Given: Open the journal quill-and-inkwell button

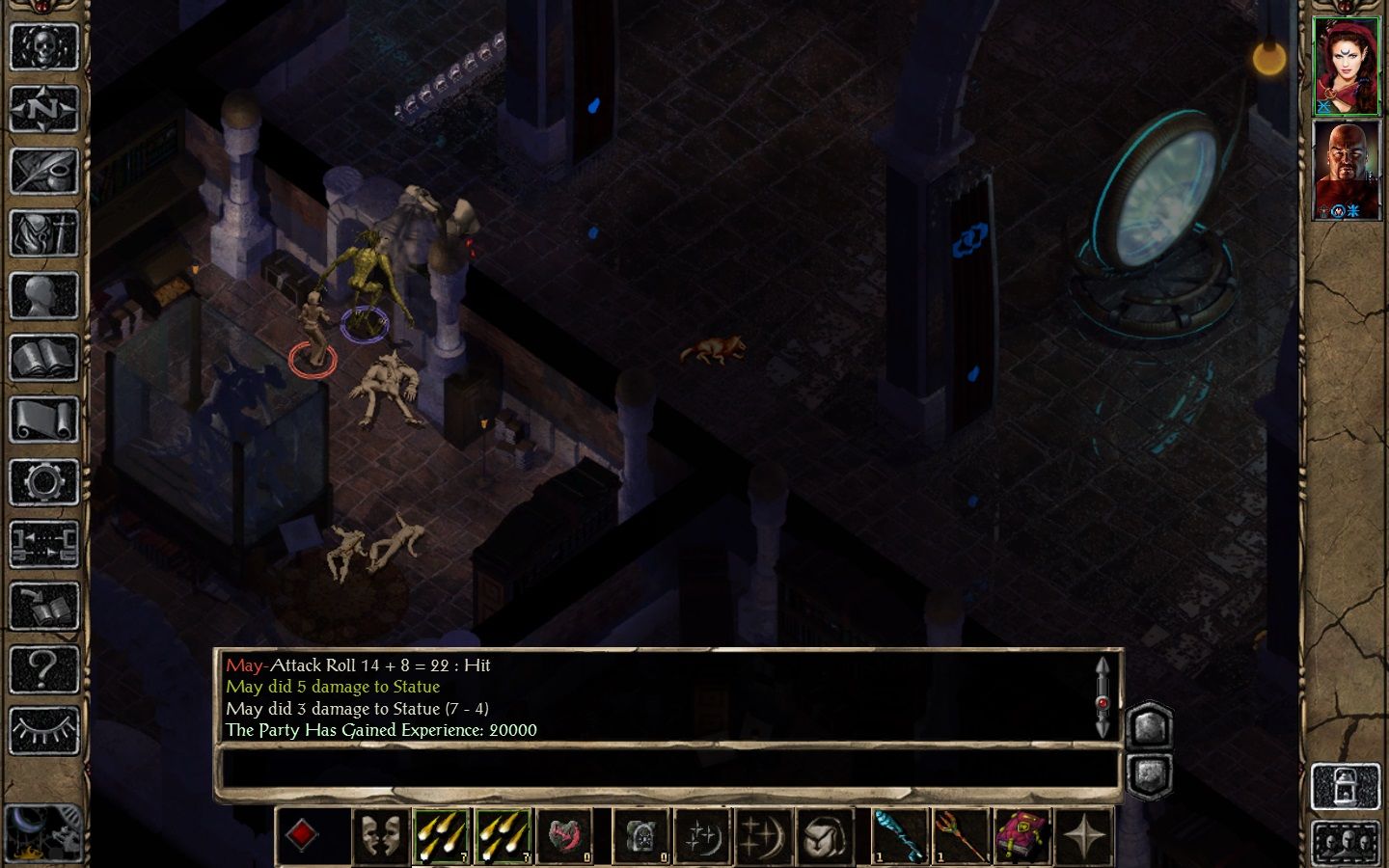Looking at the screenshot, I should (43, 172).
